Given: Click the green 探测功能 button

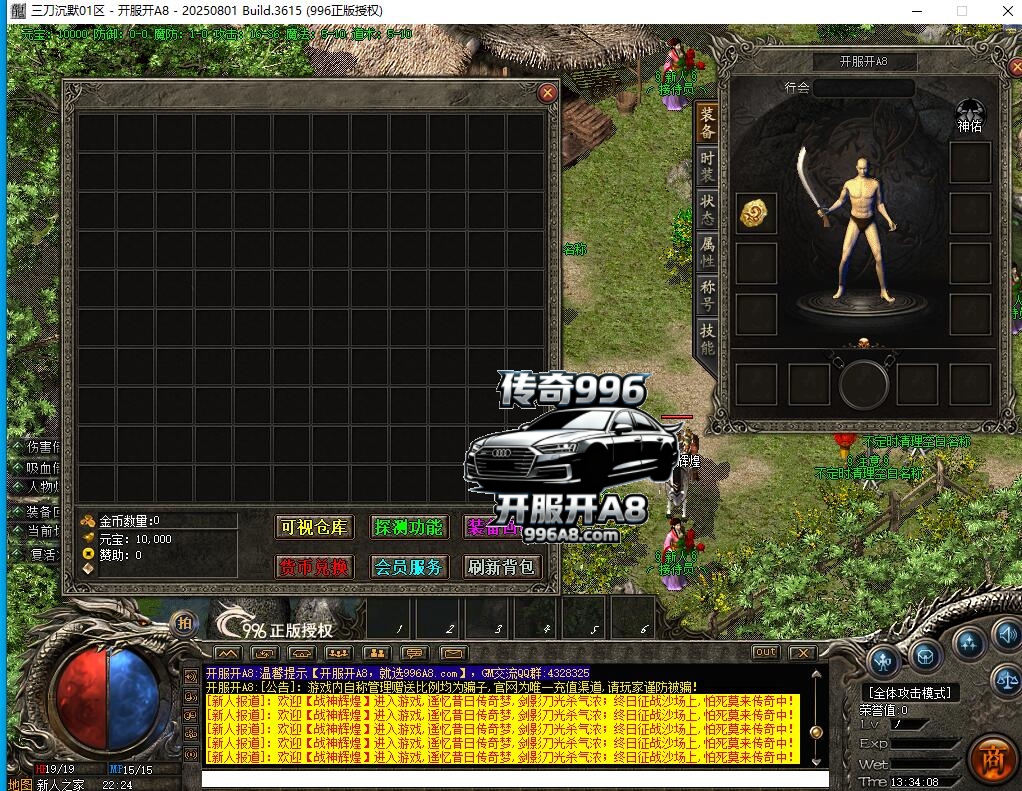Looking at the screenshot, I should coord(407,527).
